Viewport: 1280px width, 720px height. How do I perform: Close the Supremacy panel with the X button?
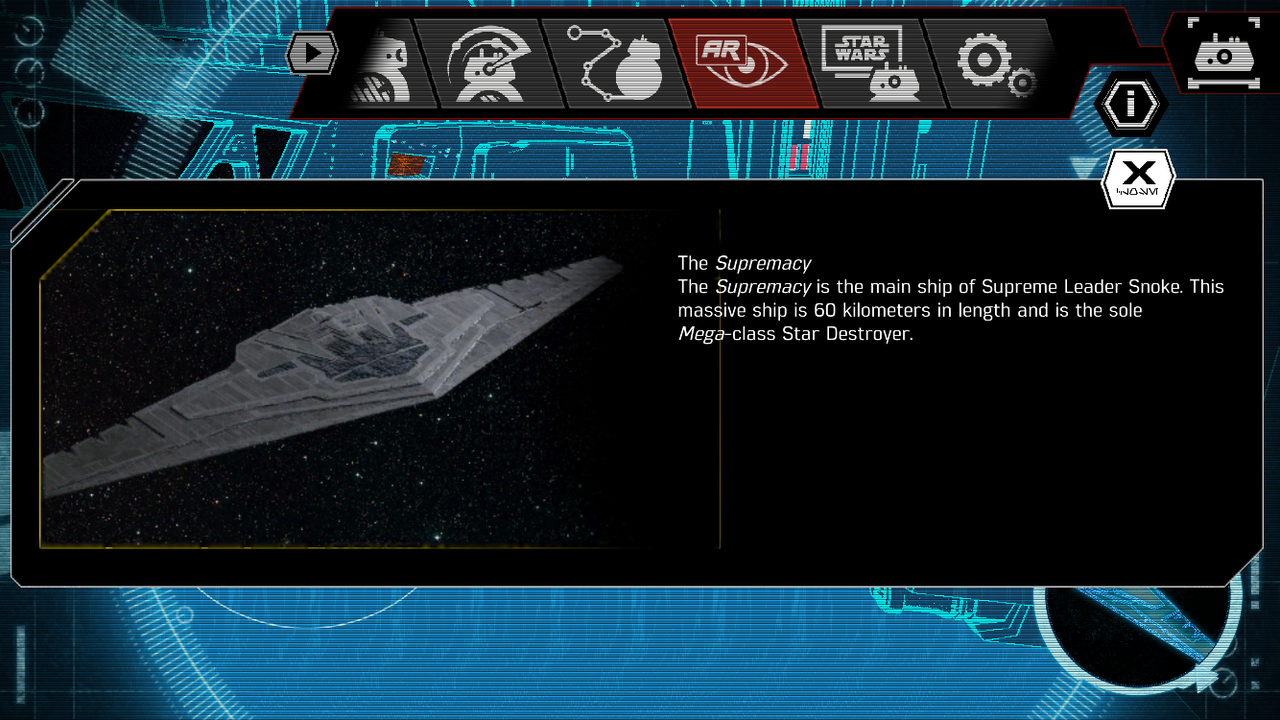click(1138, 178)
